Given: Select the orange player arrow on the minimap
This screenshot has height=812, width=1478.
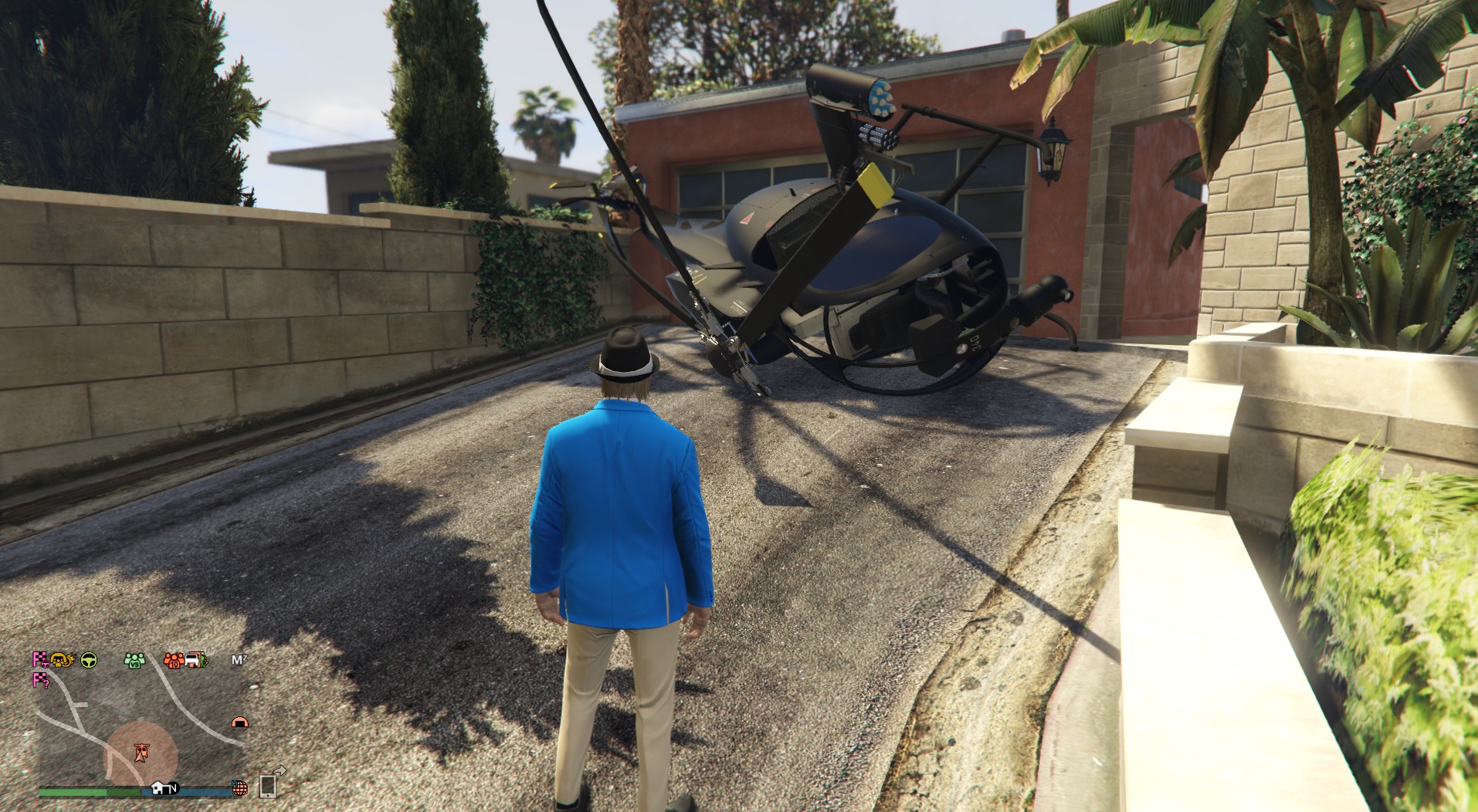Looking at the screenshot, I should [141, 752].
